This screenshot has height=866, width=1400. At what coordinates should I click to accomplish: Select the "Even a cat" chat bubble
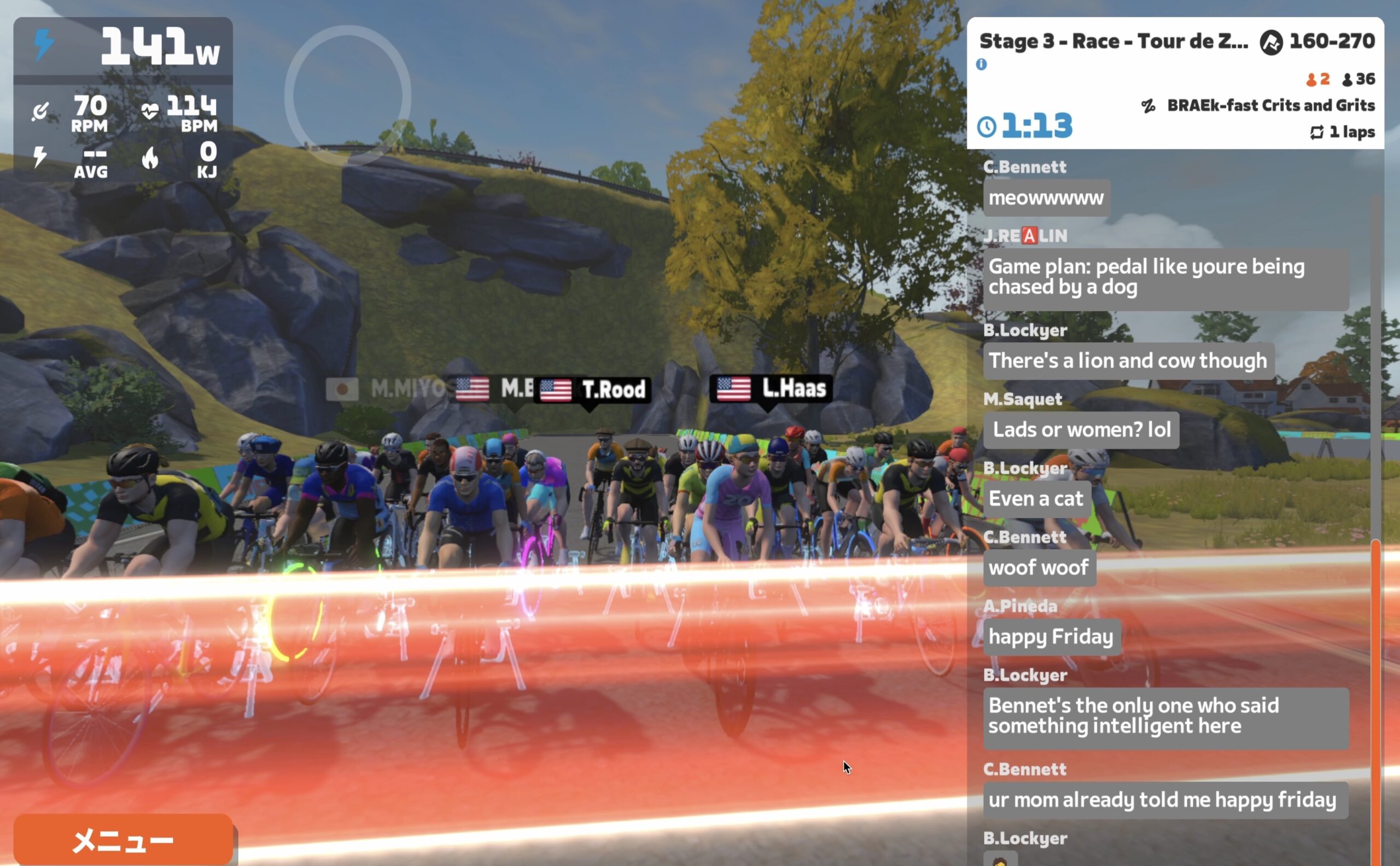[x=1036, y=499]
